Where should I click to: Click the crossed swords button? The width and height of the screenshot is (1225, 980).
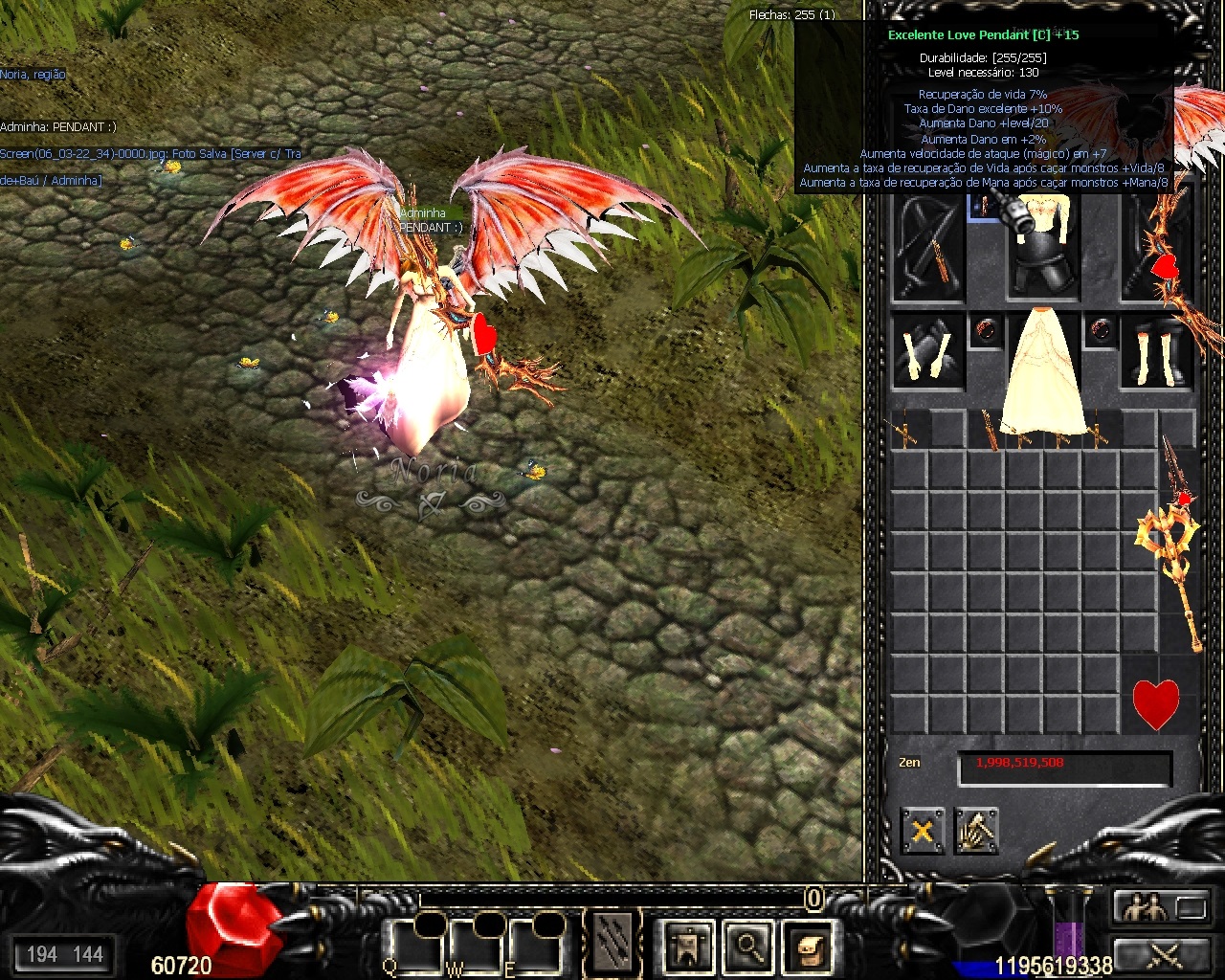click(1161, 954)
